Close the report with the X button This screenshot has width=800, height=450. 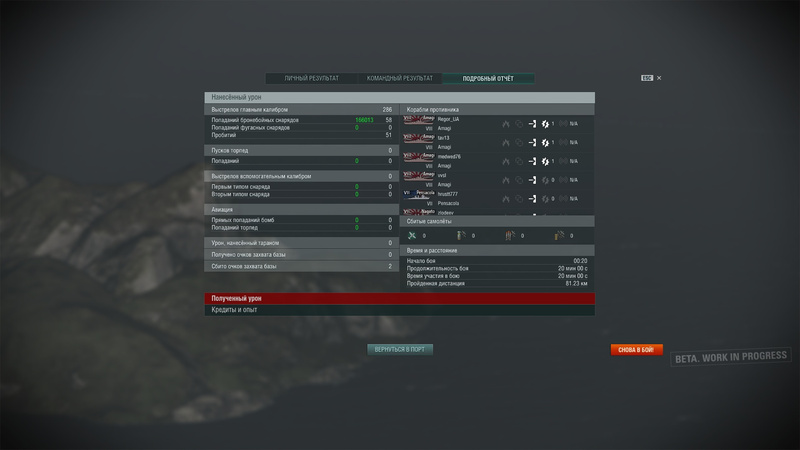point(659,78)
